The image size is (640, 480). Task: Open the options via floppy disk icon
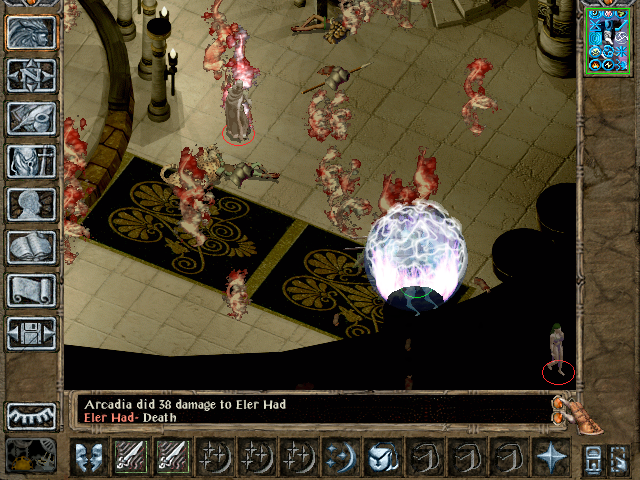(x=31, y=333)
